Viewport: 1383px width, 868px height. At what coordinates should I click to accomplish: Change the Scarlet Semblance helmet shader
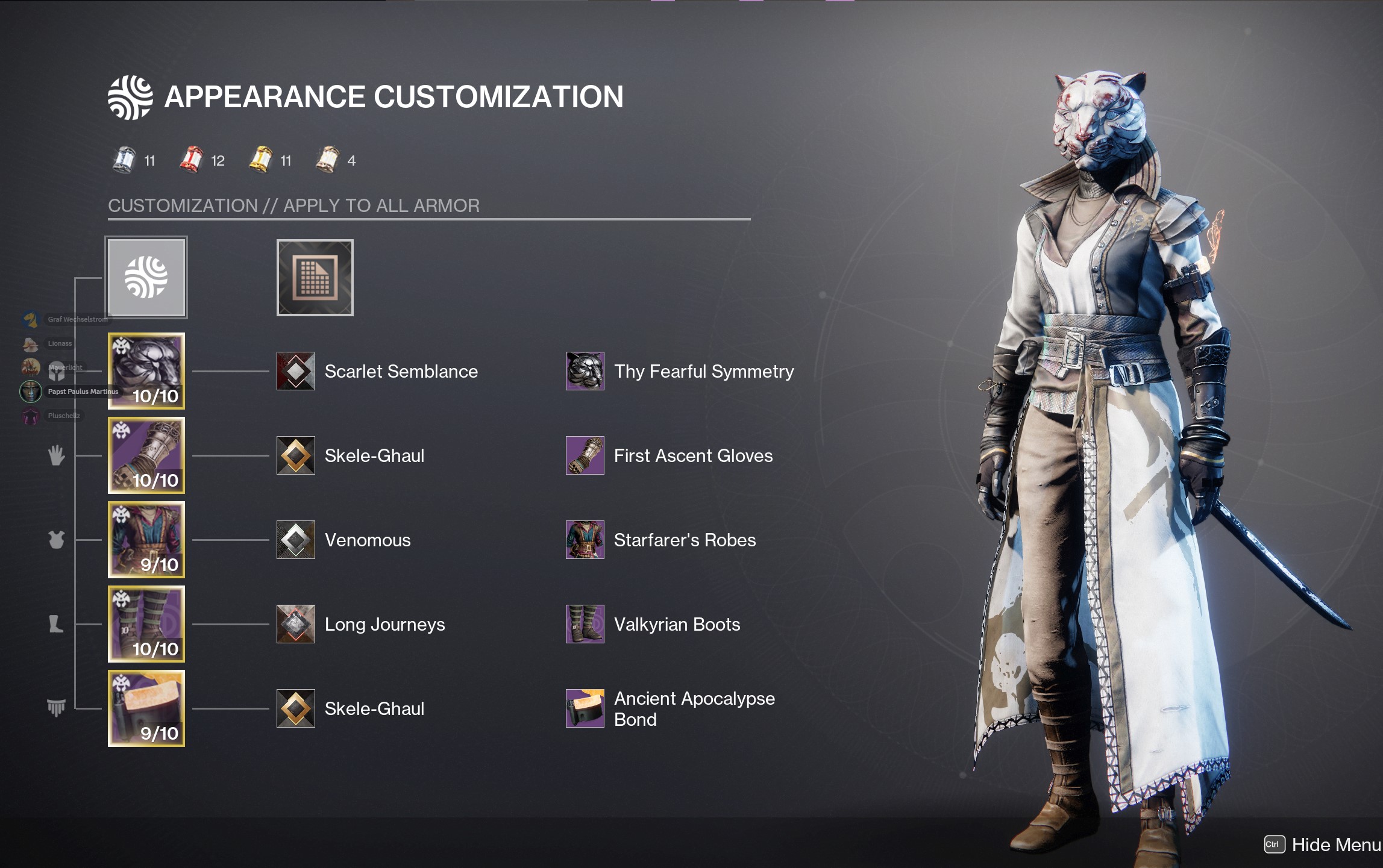(296, 371)
